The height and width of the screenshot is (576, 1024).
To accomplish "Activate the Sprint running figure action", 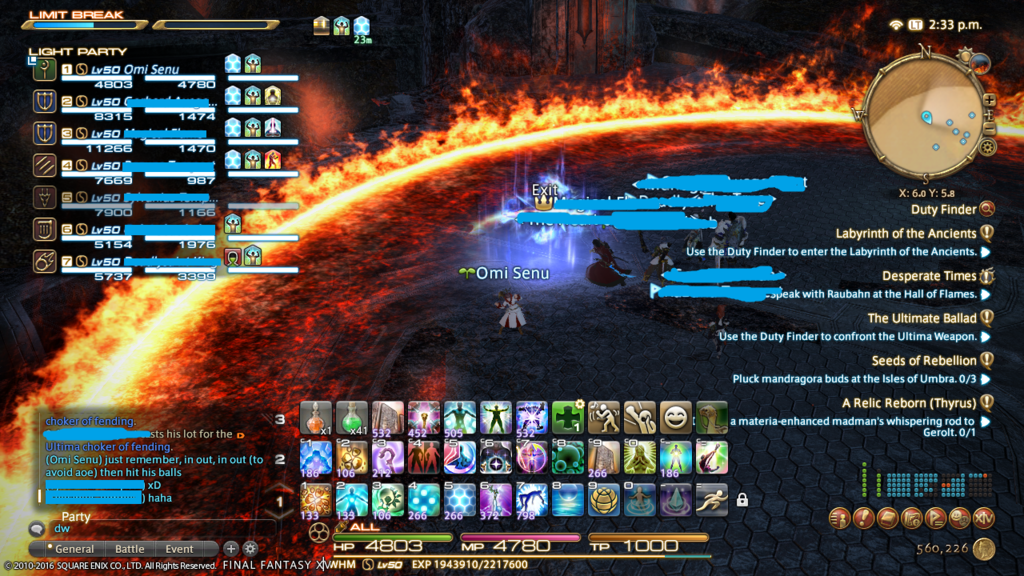I will pyautogui.click(x=711, y=498).
